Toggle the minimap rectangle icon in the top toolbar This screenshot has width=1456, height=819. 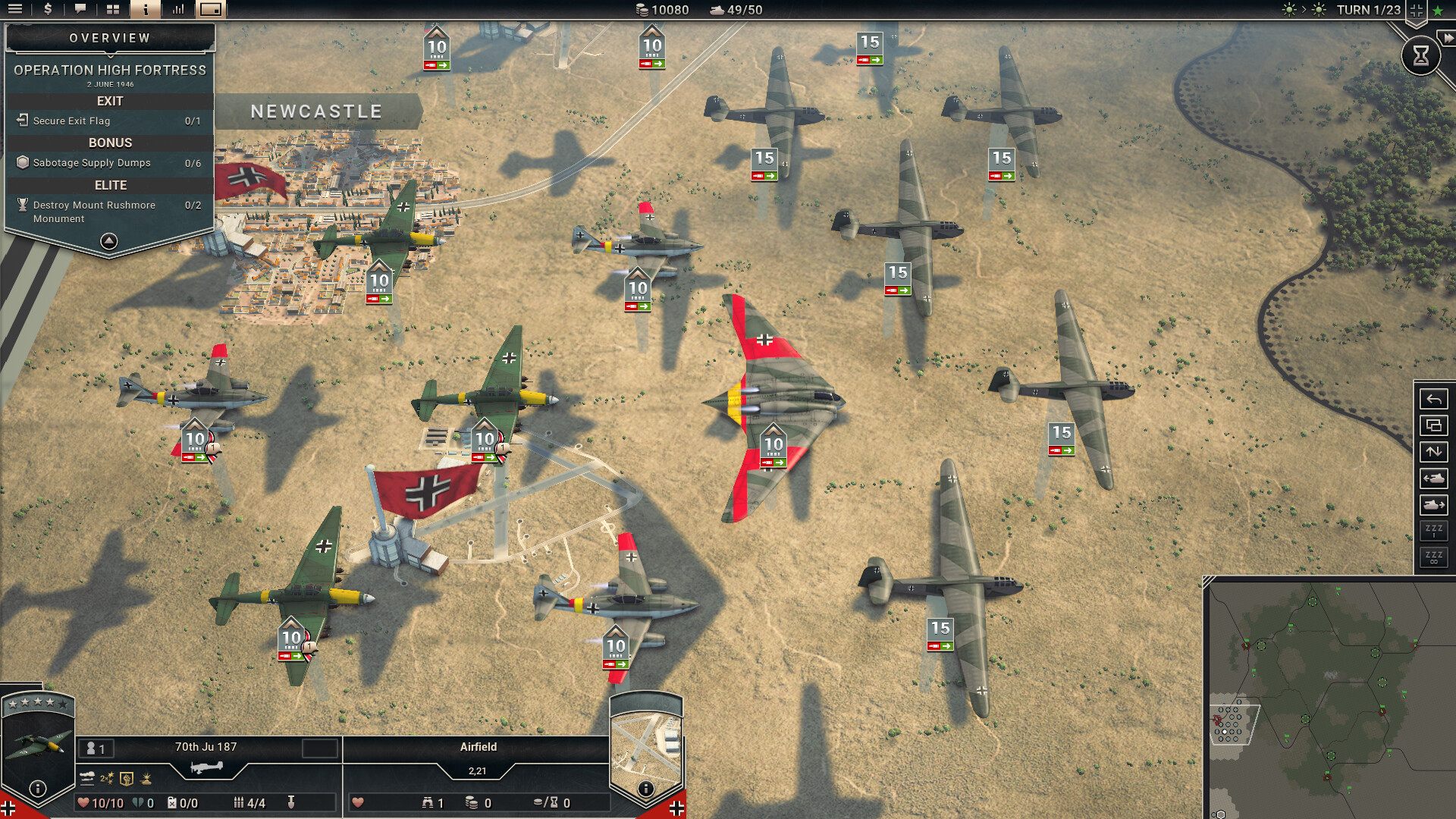click(210, 10)
